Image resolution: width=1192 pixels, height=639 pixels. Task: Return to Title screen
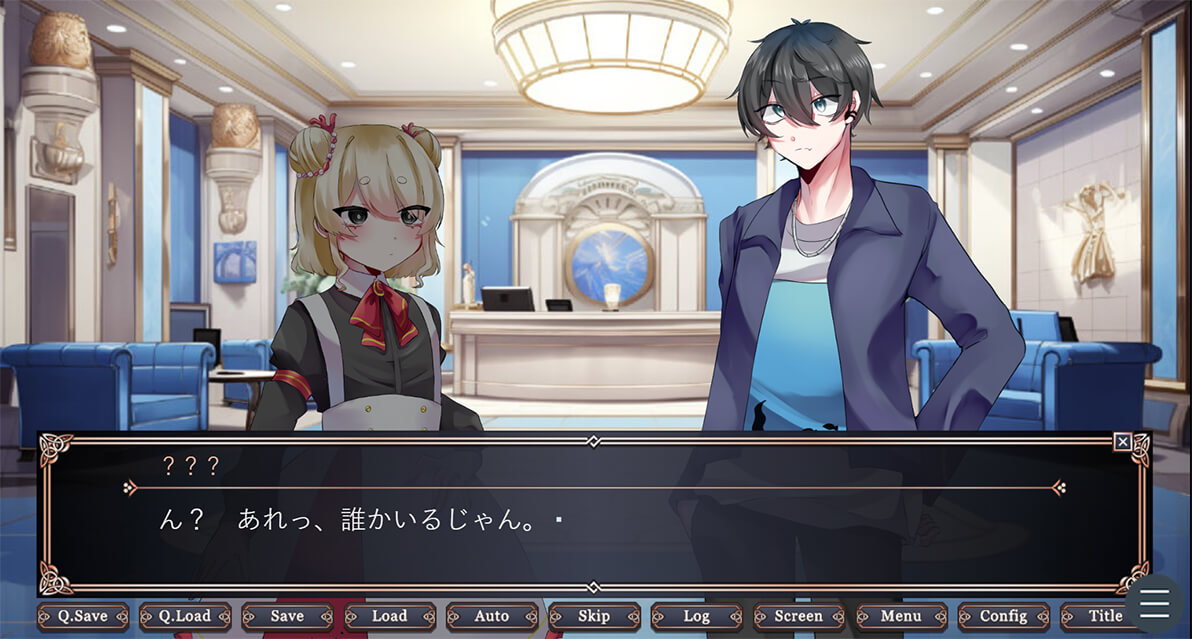click(x=1102, y=616)
